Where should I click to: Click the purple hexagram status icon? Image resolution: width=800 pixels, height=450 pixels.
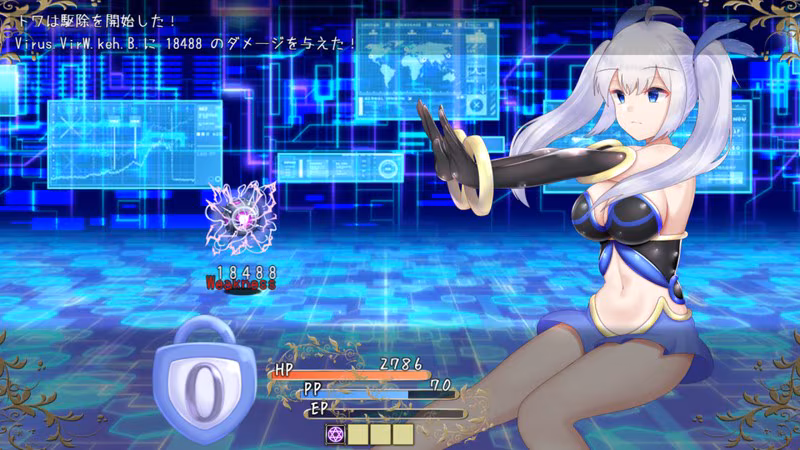pyautogui.click(x=337, y=434)
